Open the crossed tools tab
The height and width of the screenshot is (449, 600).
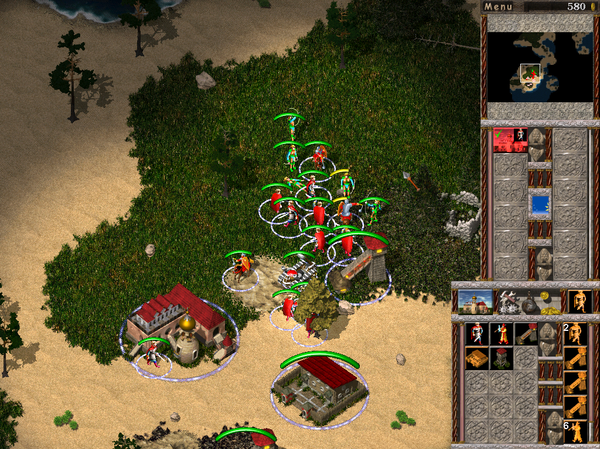pyautogui.click(x=509, y=300)
